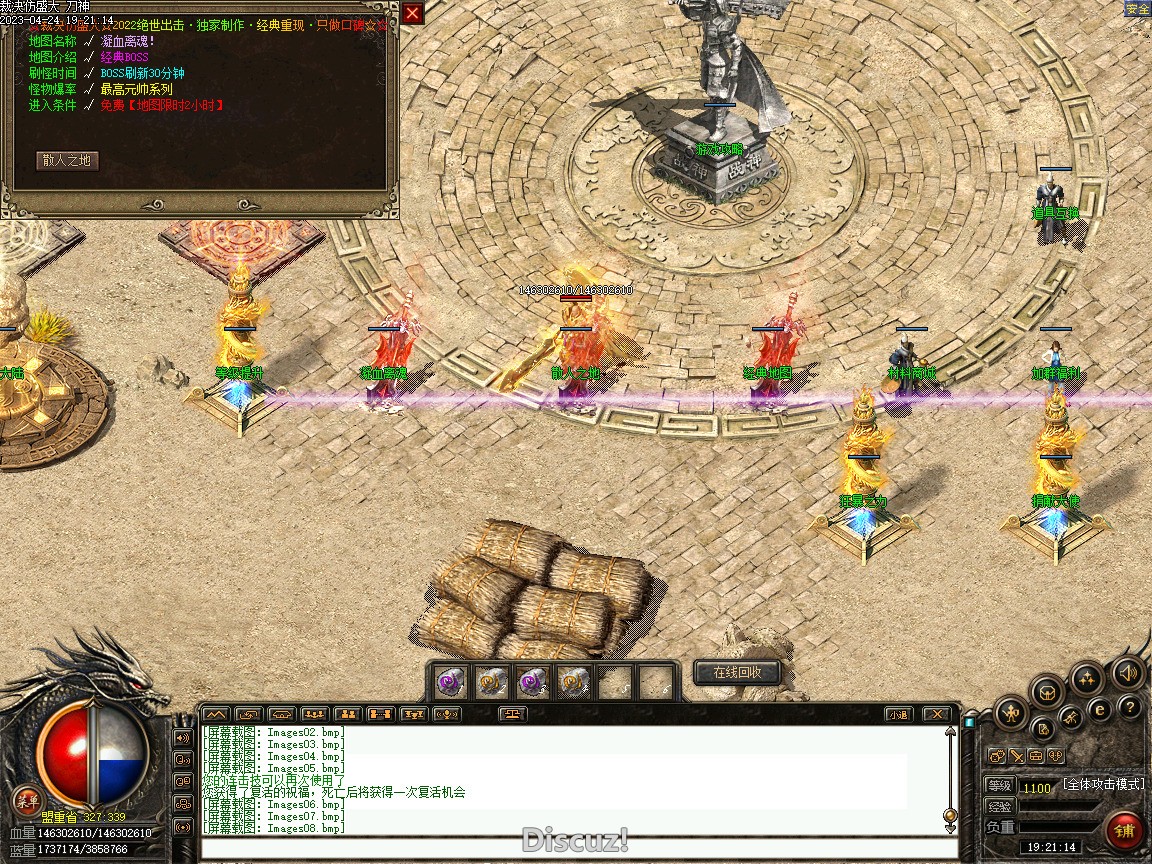Open the 在线回收 online recycle panel
The width and height of the screenshot is (1152, 864).
click(x=737, y=673)
